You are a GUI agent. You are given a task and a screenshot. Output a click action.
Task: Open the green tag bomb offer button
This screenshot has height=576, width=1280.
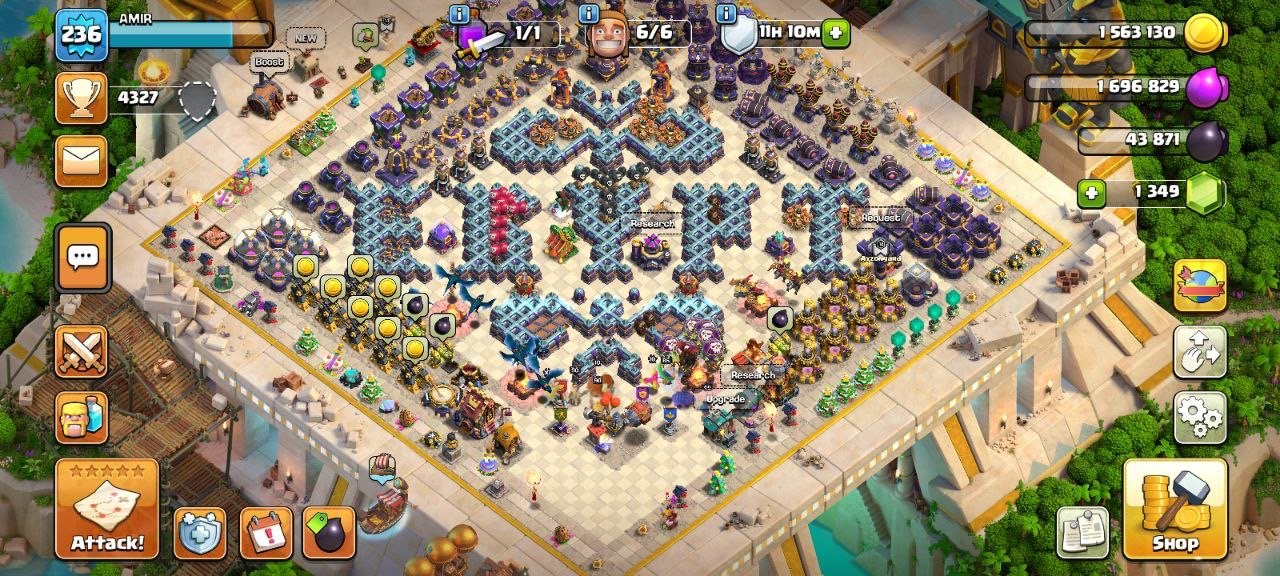pyautogui.click(x=331, y=533)
